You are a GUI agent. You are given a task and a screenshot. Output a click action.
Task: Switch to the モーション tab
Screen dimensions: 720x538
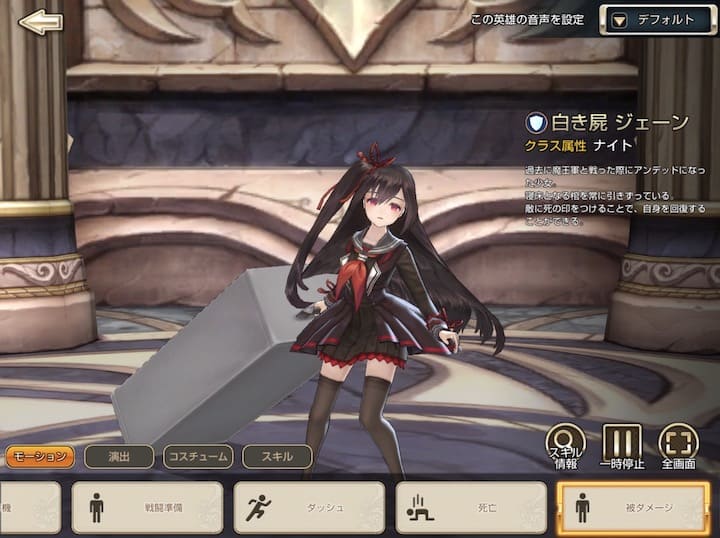pos(40,457)
